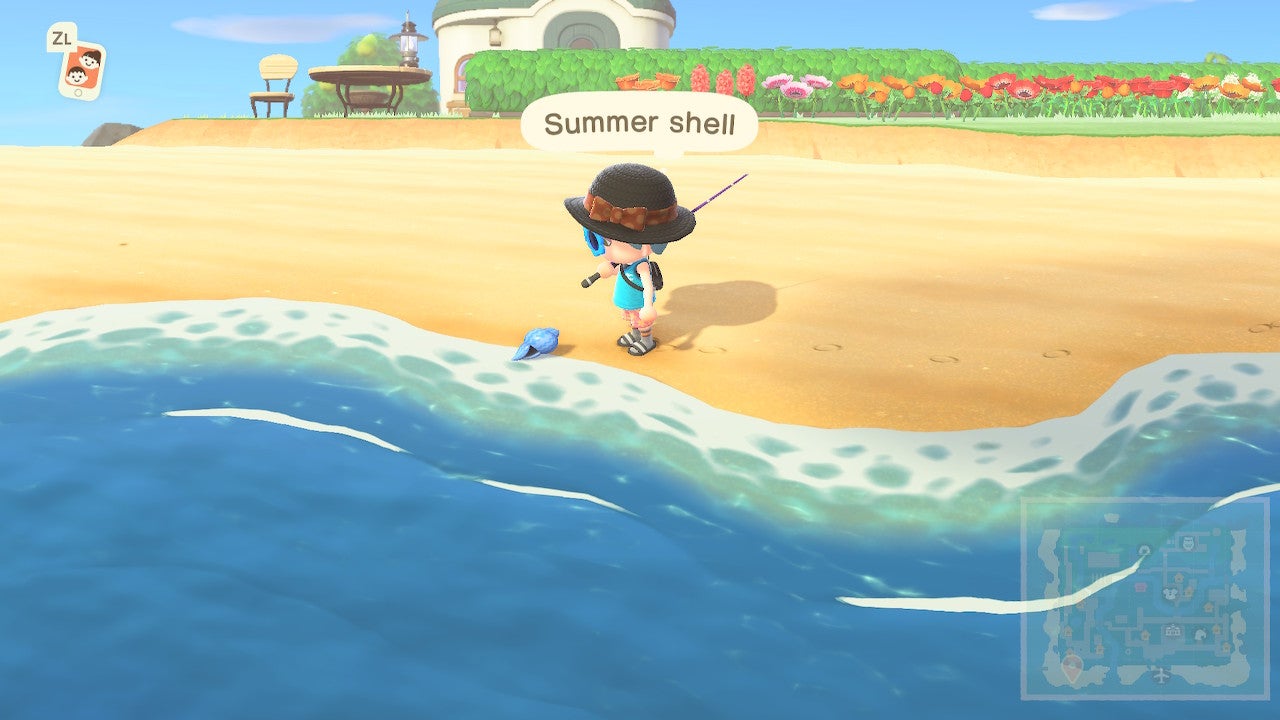The image size is (1280, 720).
Task: Click the player location pin on the minimap
Action: (x=1071, y=666)
